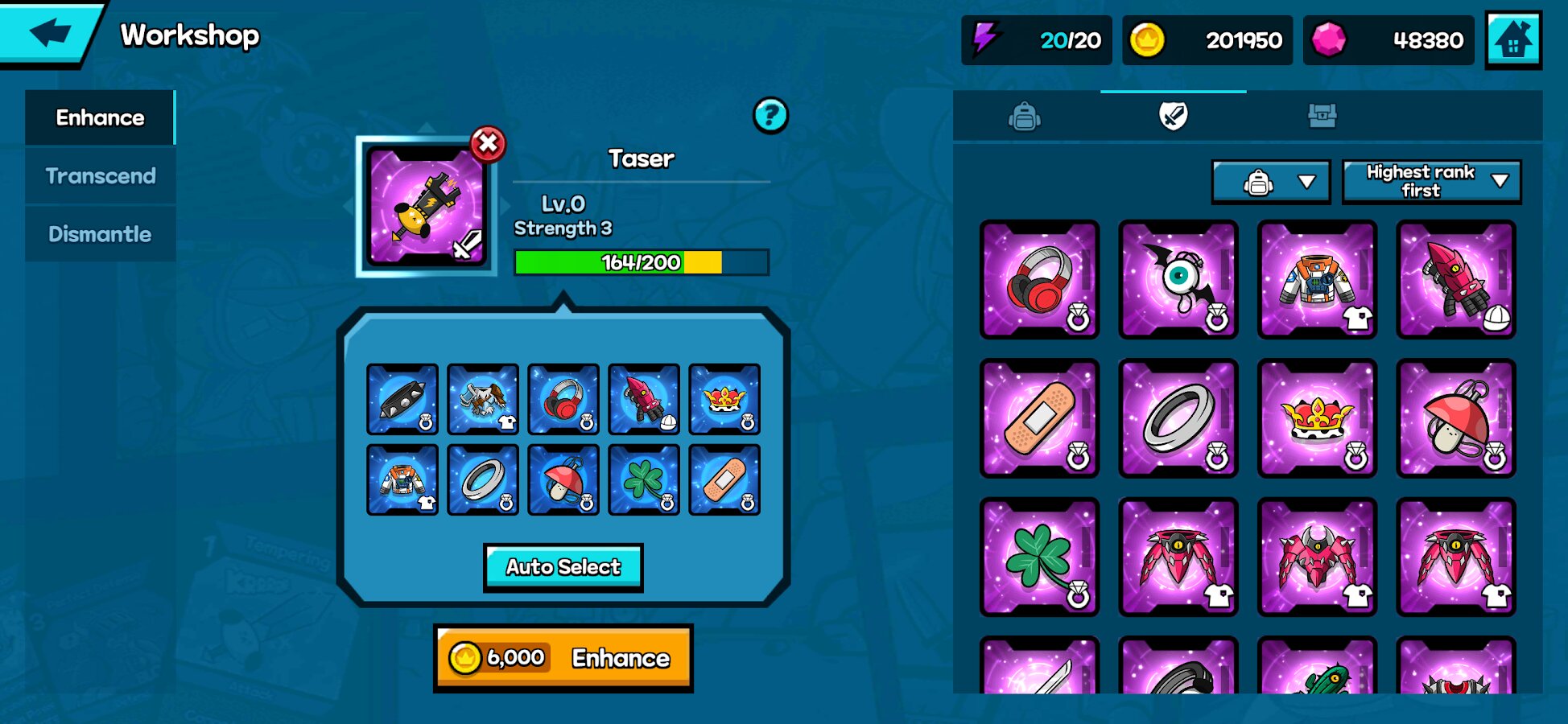The height and width of the screenshot is (724, 1568).
Task: Switch to the backpack inventory tab
Action: [x=1024, y=117]
